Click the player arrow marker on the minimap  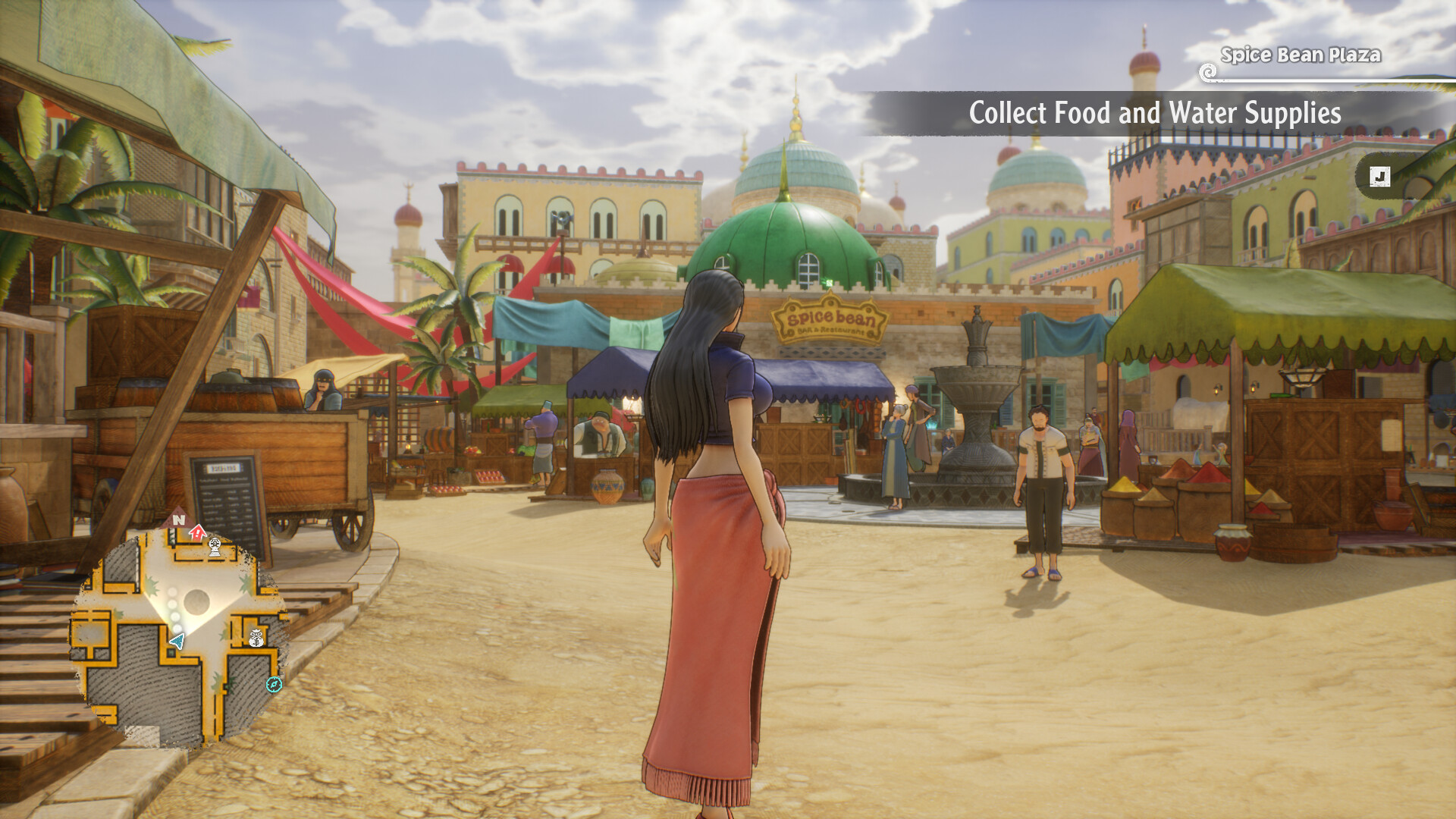click(x=177, y=640)
